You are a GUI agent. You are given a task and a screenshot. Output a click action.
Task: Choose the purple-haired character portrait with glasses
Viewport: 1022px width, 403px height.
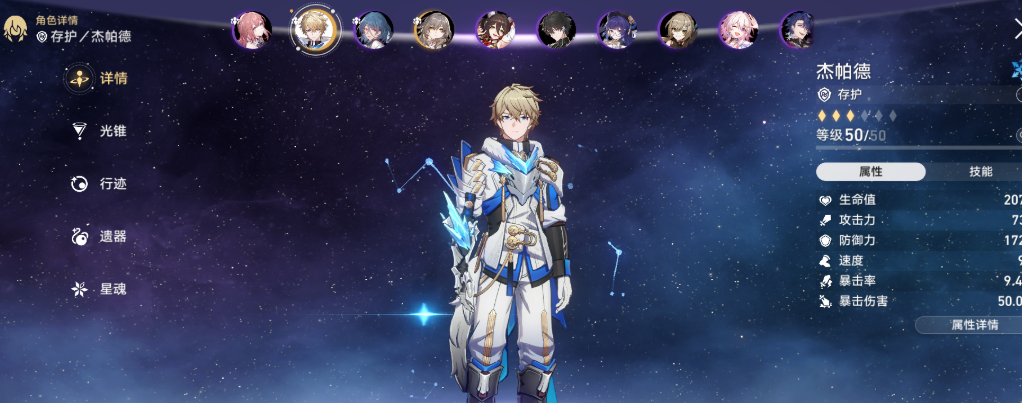[x=617, y=30]
